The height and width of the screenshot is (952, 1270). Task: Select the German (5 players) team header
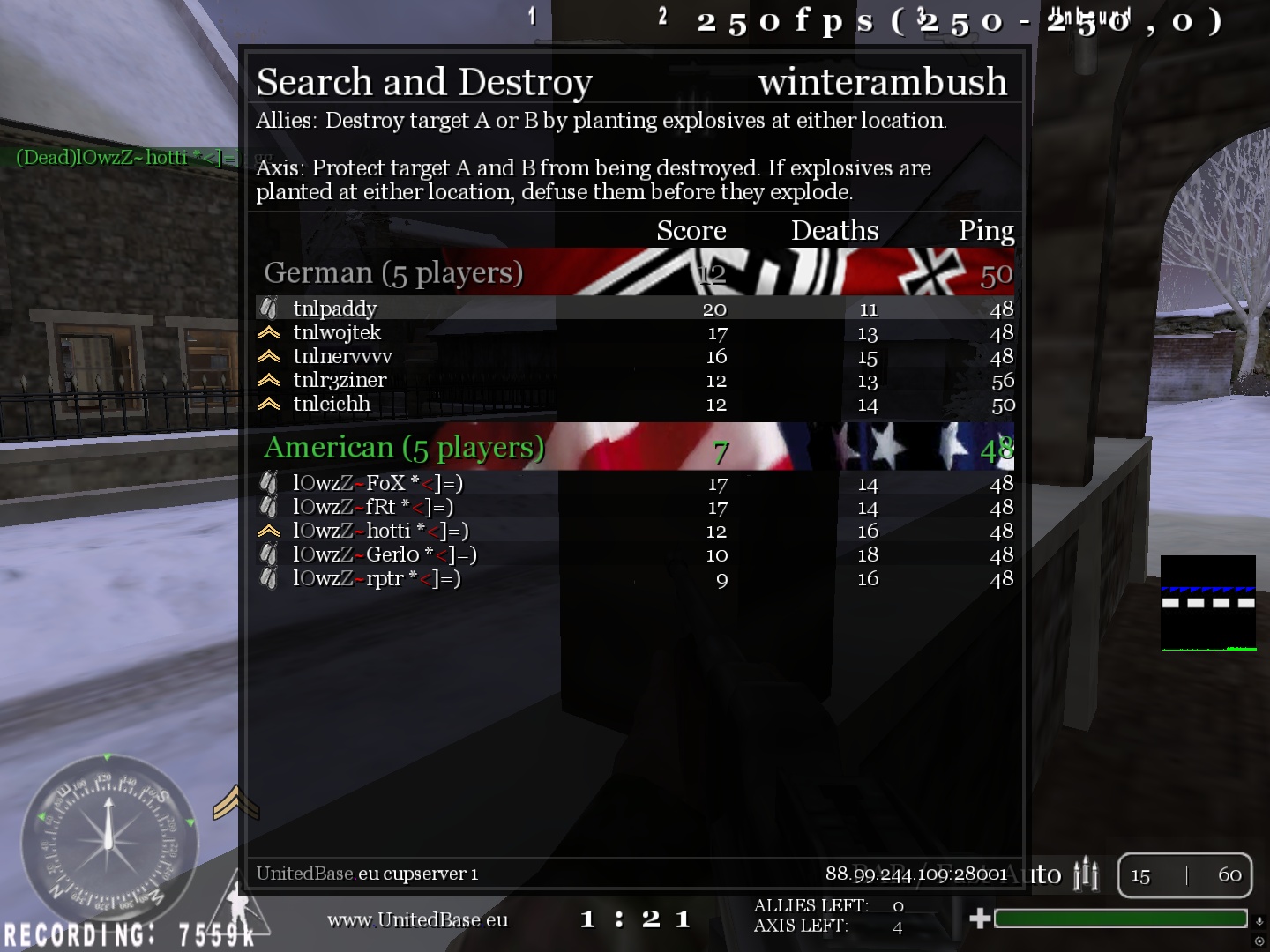point(394,272)
